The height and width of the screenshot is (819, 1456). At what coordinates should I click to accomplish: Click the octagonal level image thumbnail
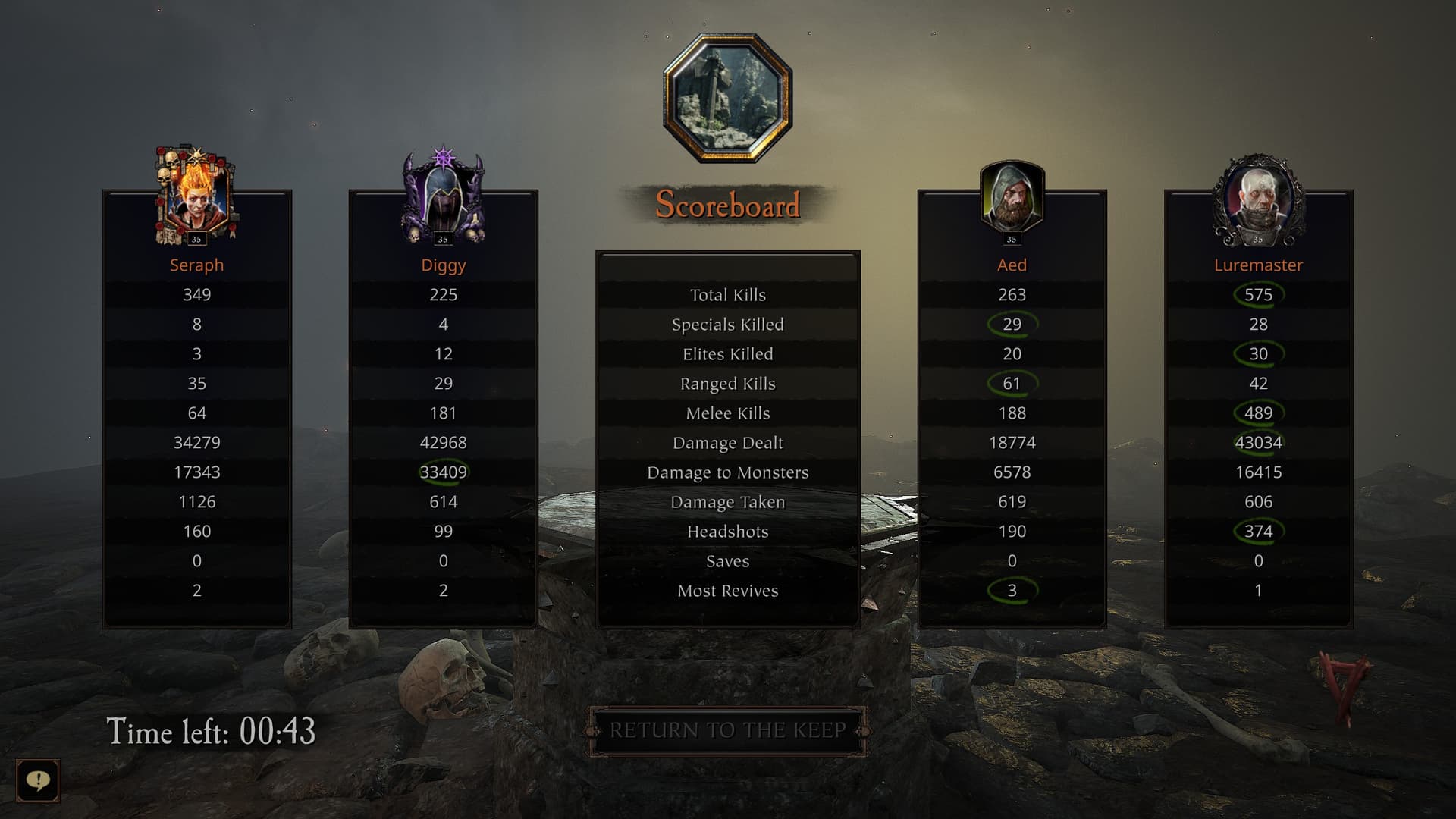[x=728, y=98]
